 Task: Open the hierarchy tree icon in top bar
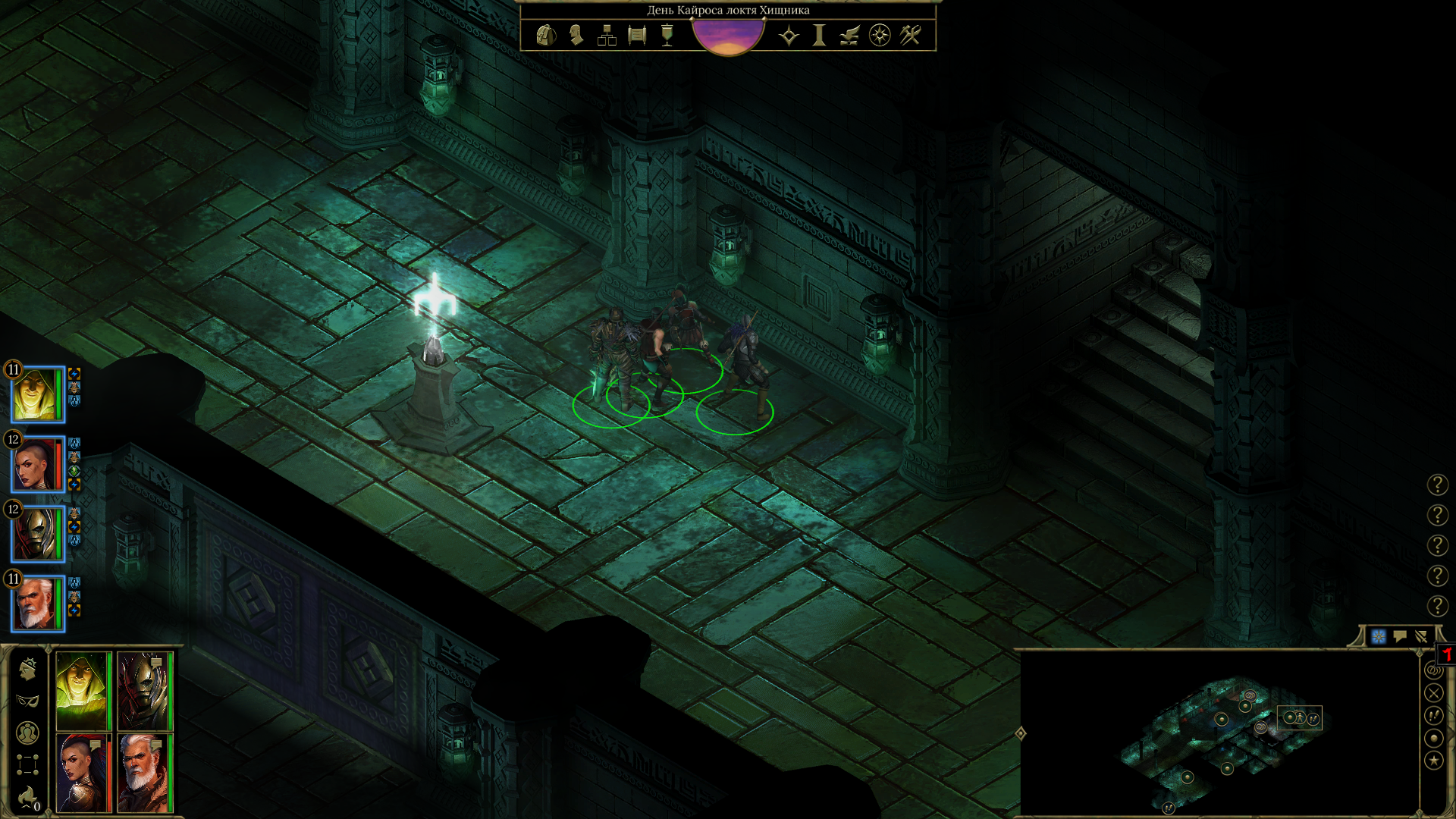[607, 36]
